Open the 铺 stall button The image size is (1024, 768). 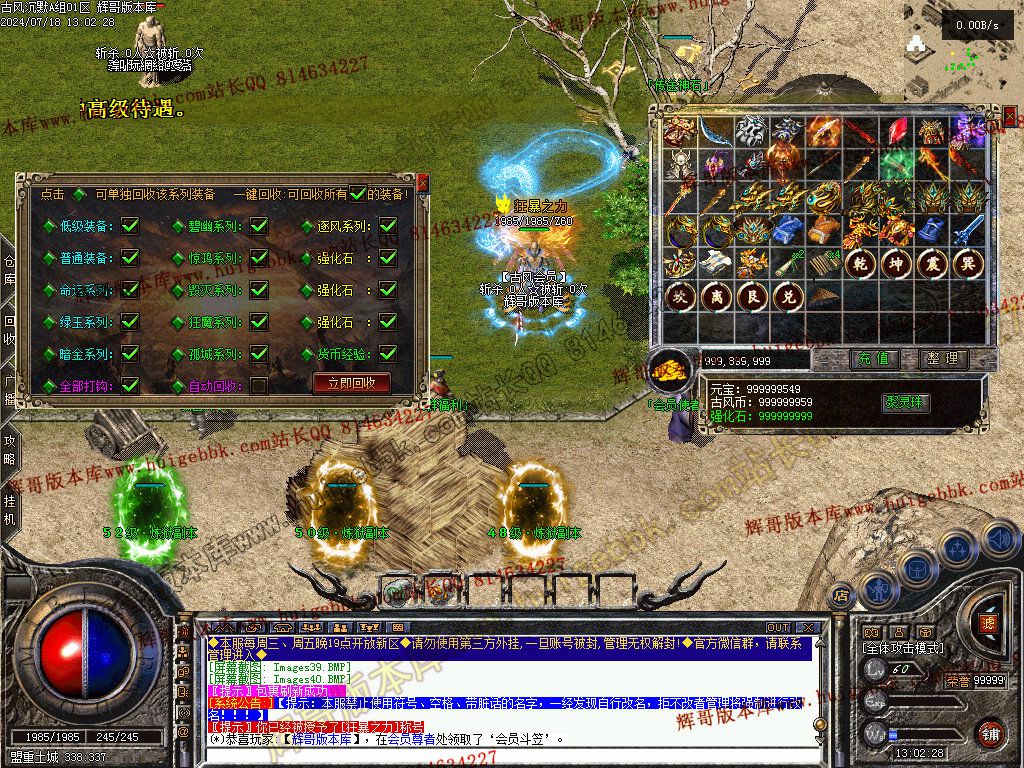click(x=989, y=734)
